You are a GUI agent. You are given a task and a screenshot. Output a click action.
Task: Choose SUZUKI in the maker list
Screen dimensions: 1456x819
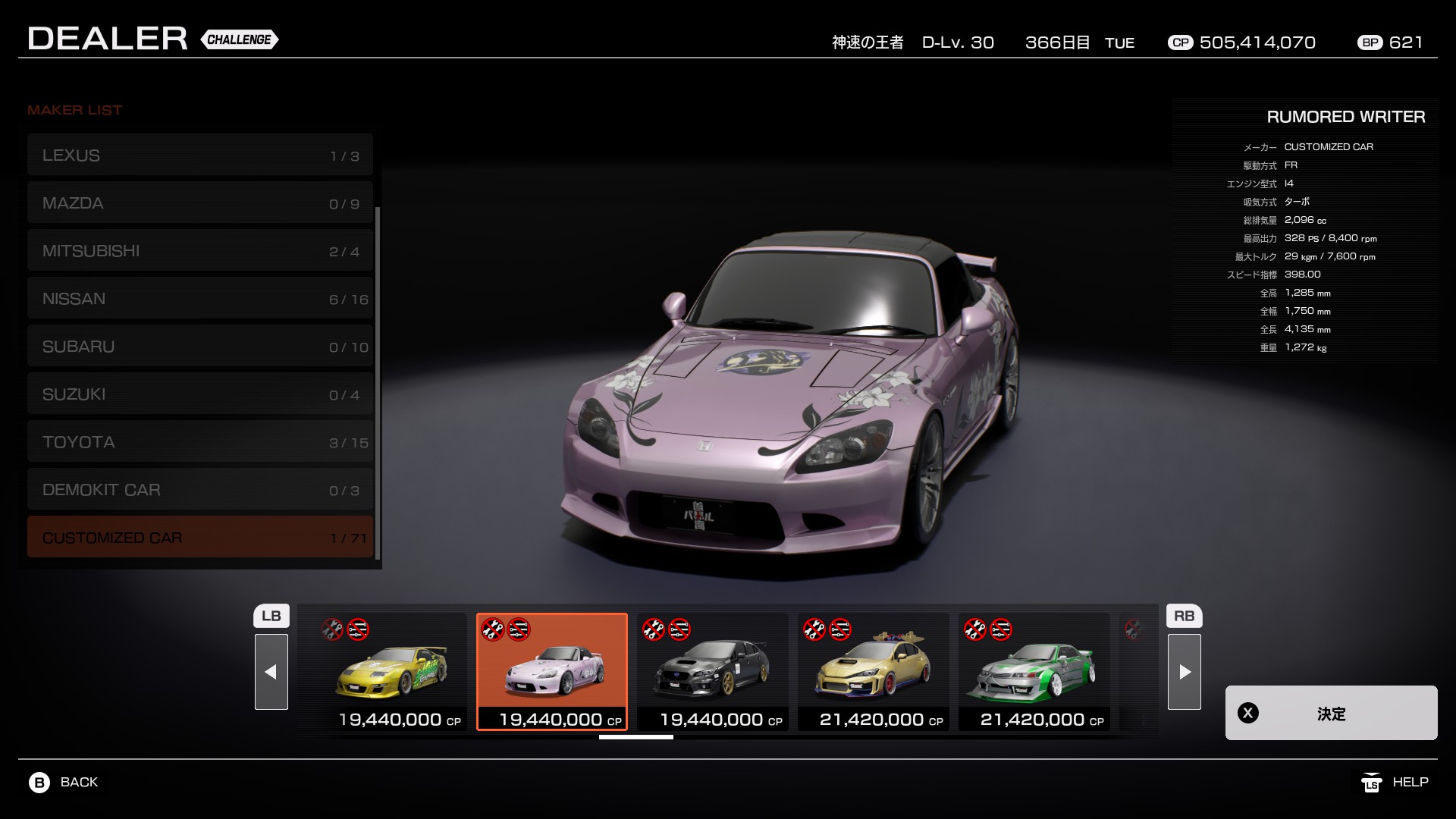199,394
